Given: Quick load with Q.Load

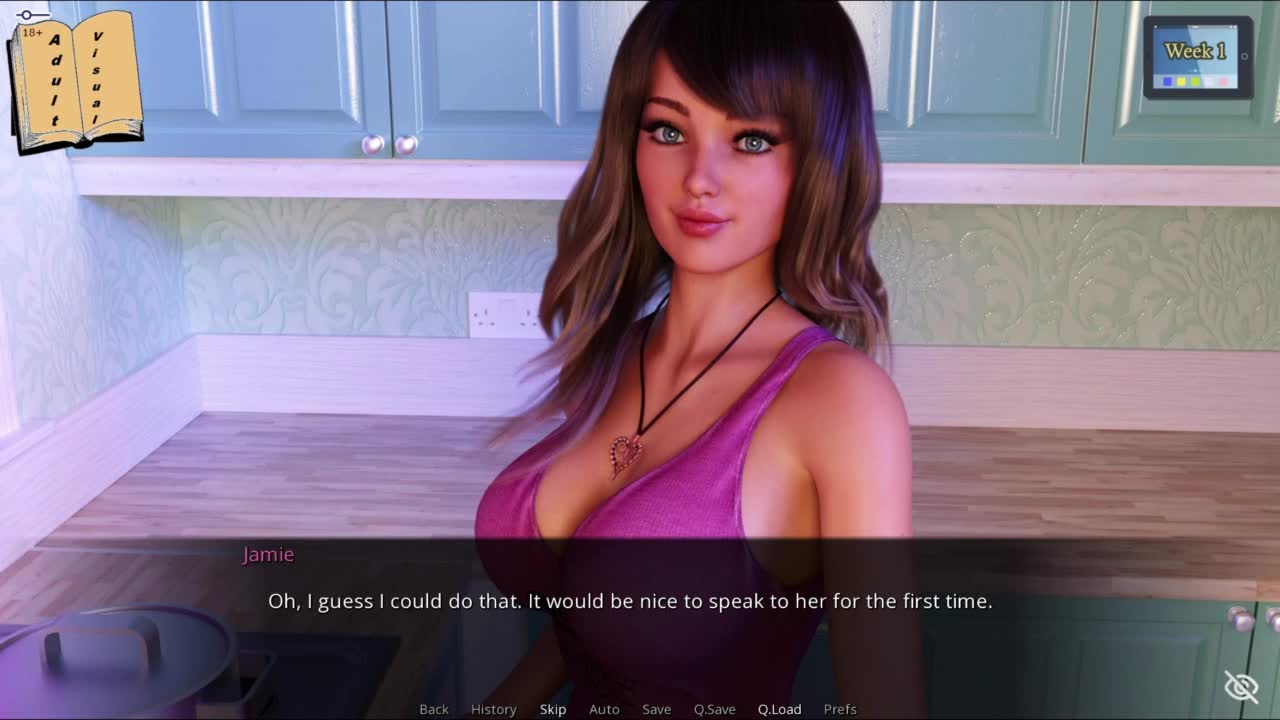Looking at the screenshot, I should tap(779, 709).
